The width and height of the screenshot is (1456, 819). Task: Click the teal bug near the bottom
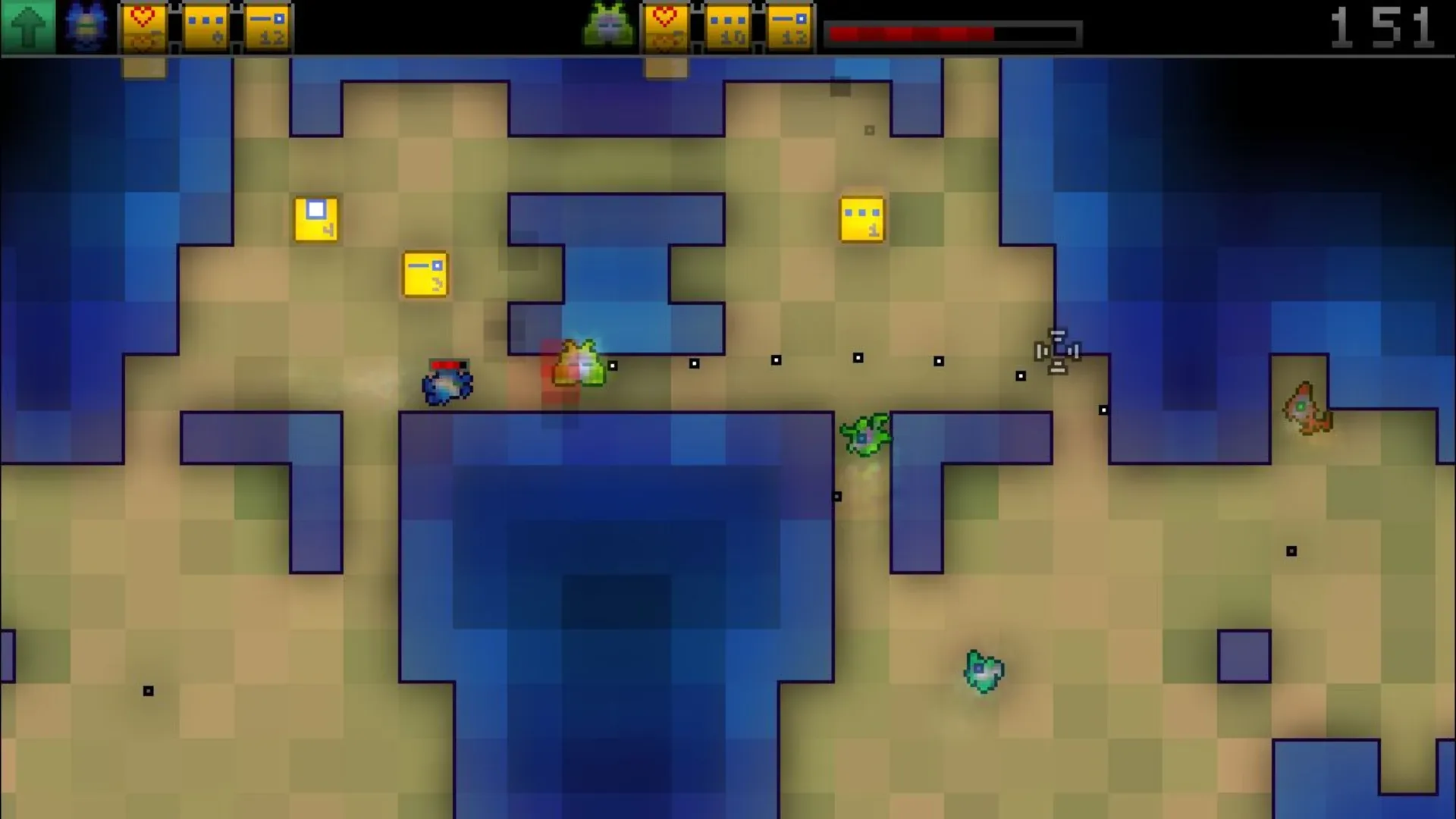tap(984, 671)
